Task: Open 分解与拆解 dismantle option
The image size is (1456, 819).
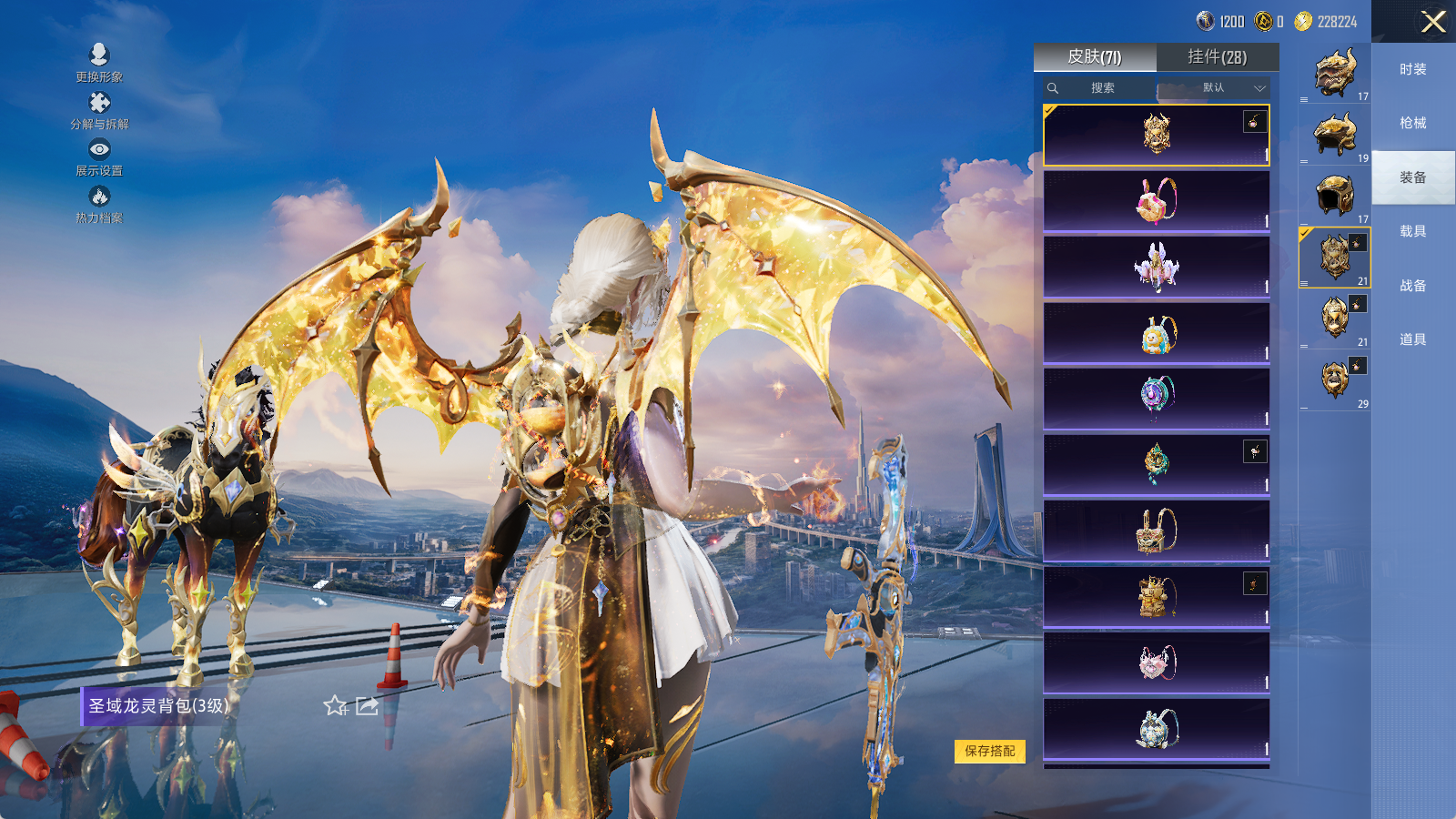Action: [x=99, y=109]
